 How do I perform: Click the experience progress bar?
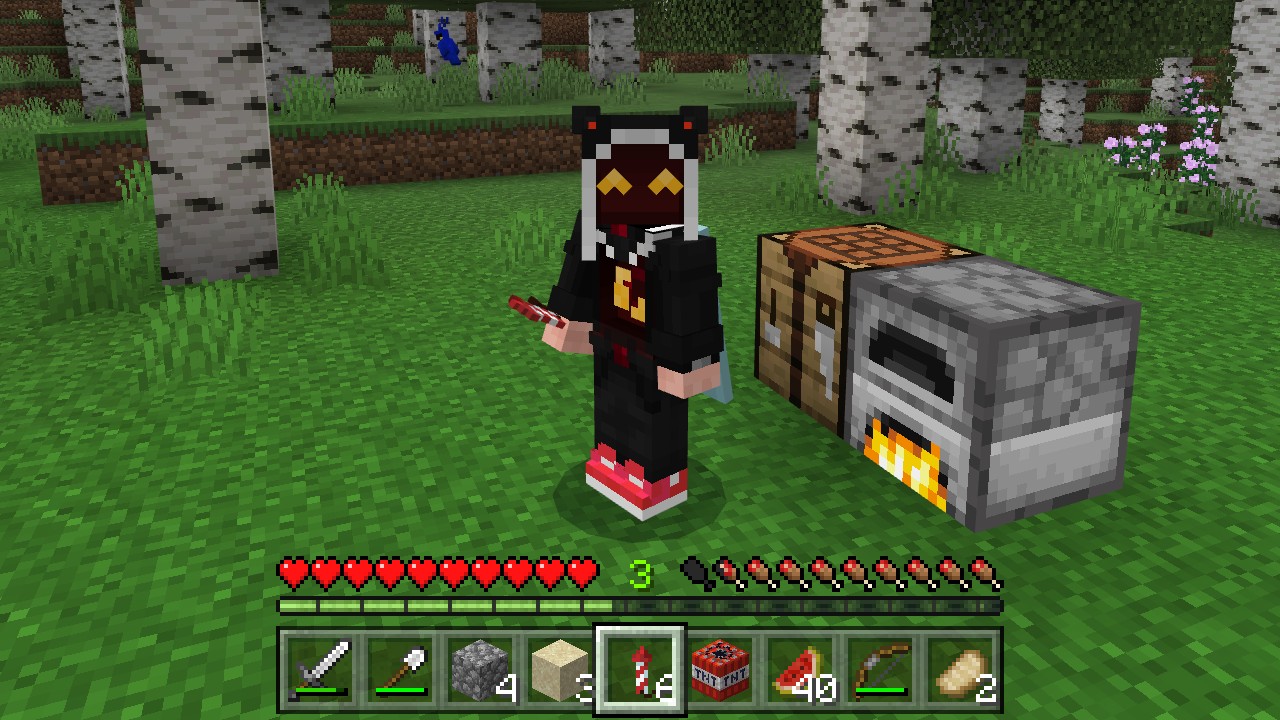tap(640, 605)
